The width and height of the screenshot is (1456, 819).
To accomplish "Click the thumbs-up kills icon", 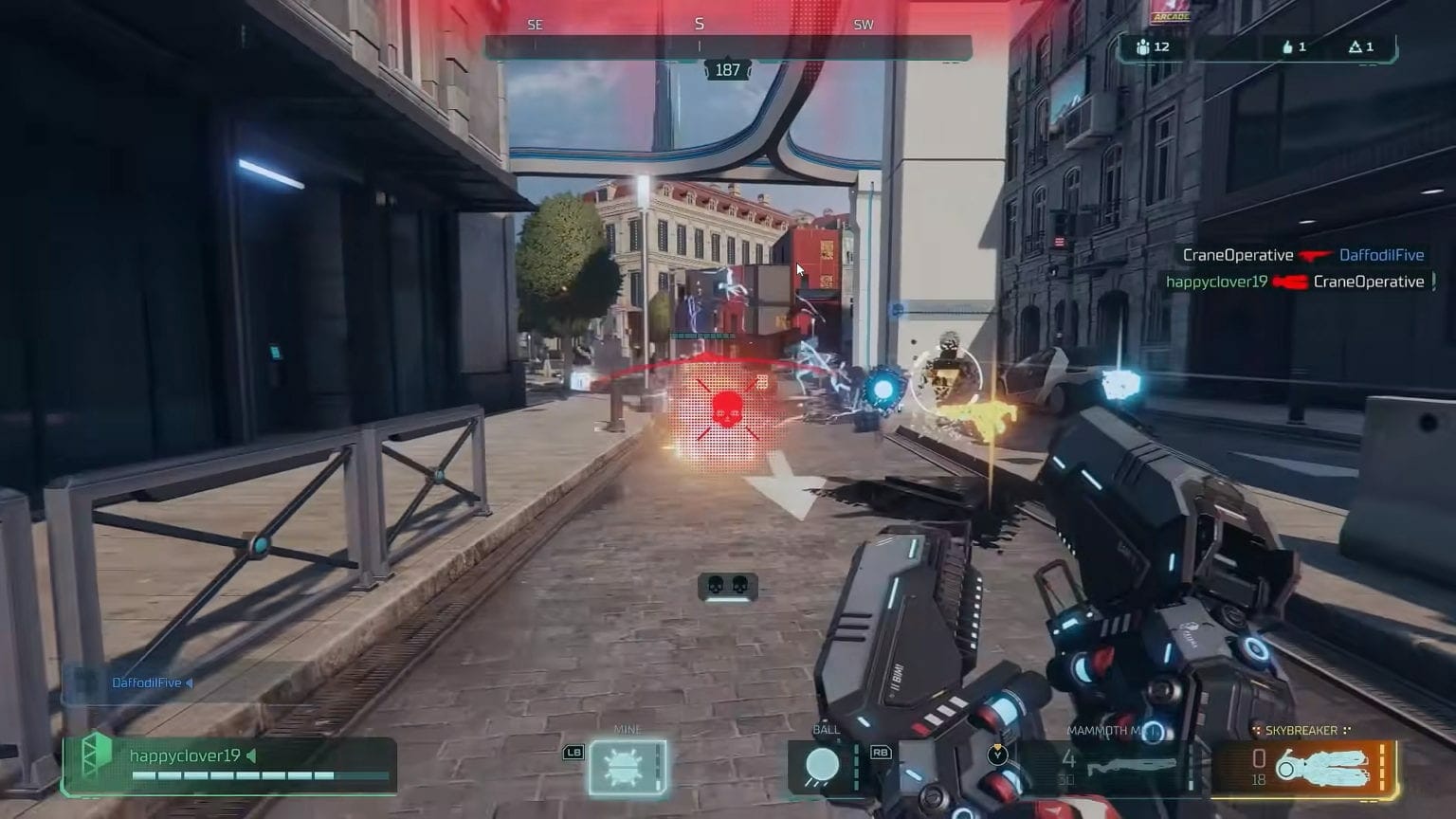I will pyautogui.click(x=1287, y=46).
